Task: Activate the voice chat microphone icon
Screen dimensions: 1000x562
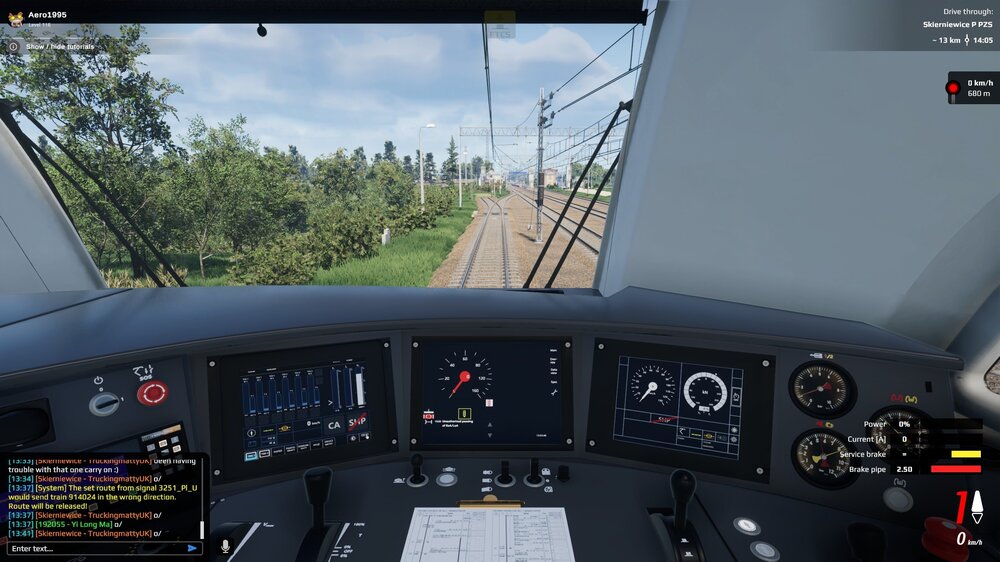Action: [225, 546]
